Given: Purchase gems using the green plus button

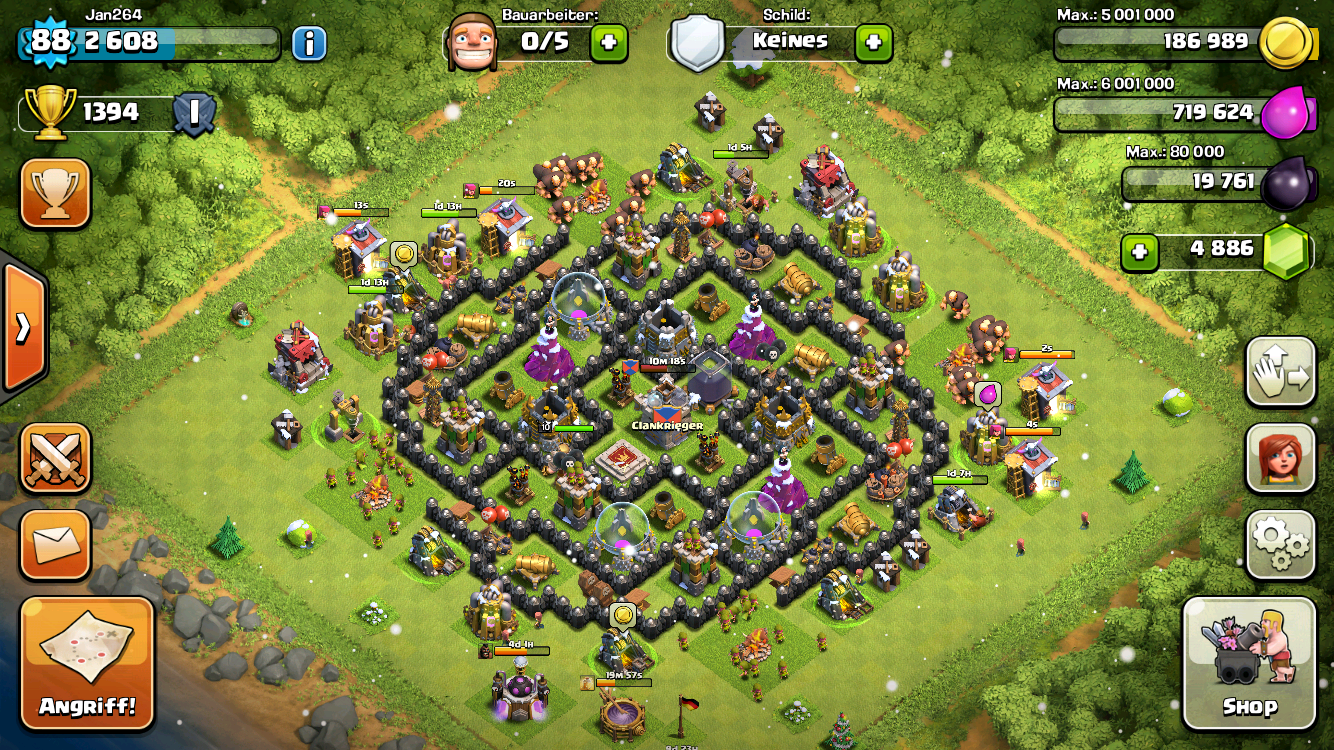Looking at the screenshot, I should 1138,250.
